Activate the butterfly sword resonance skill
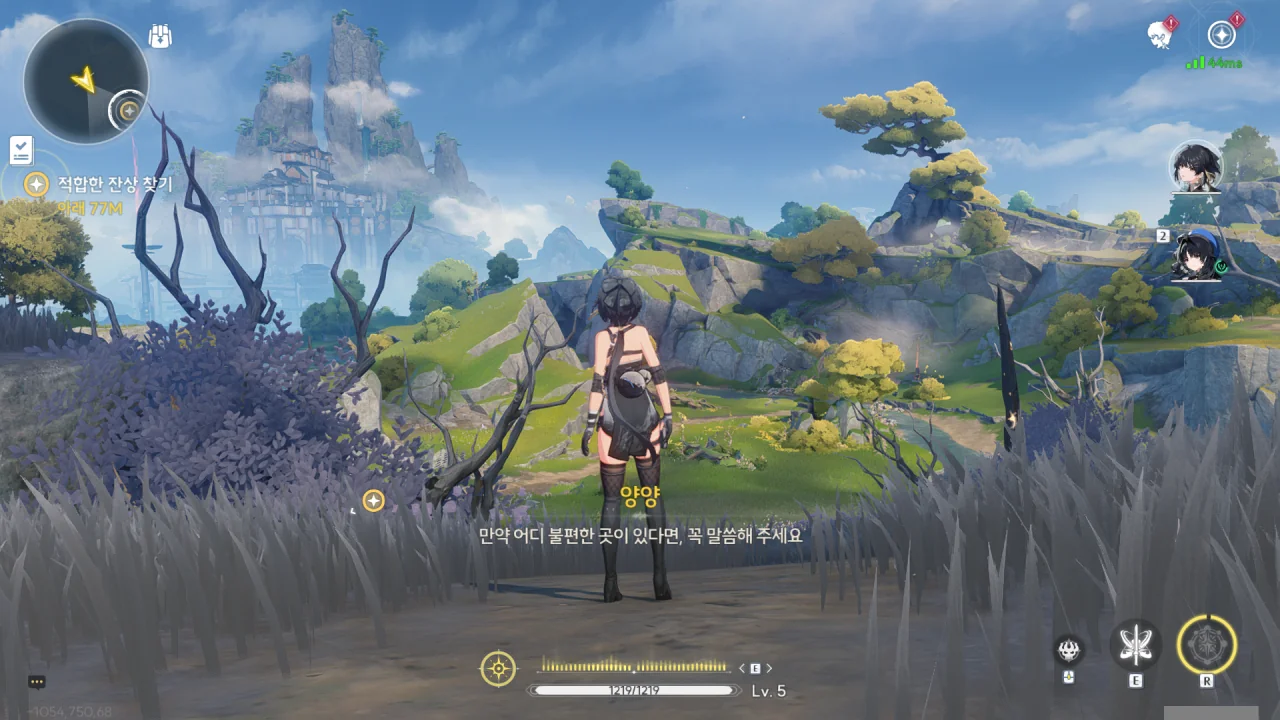Screen dimensions: 1280x720 click(1135, 644)
